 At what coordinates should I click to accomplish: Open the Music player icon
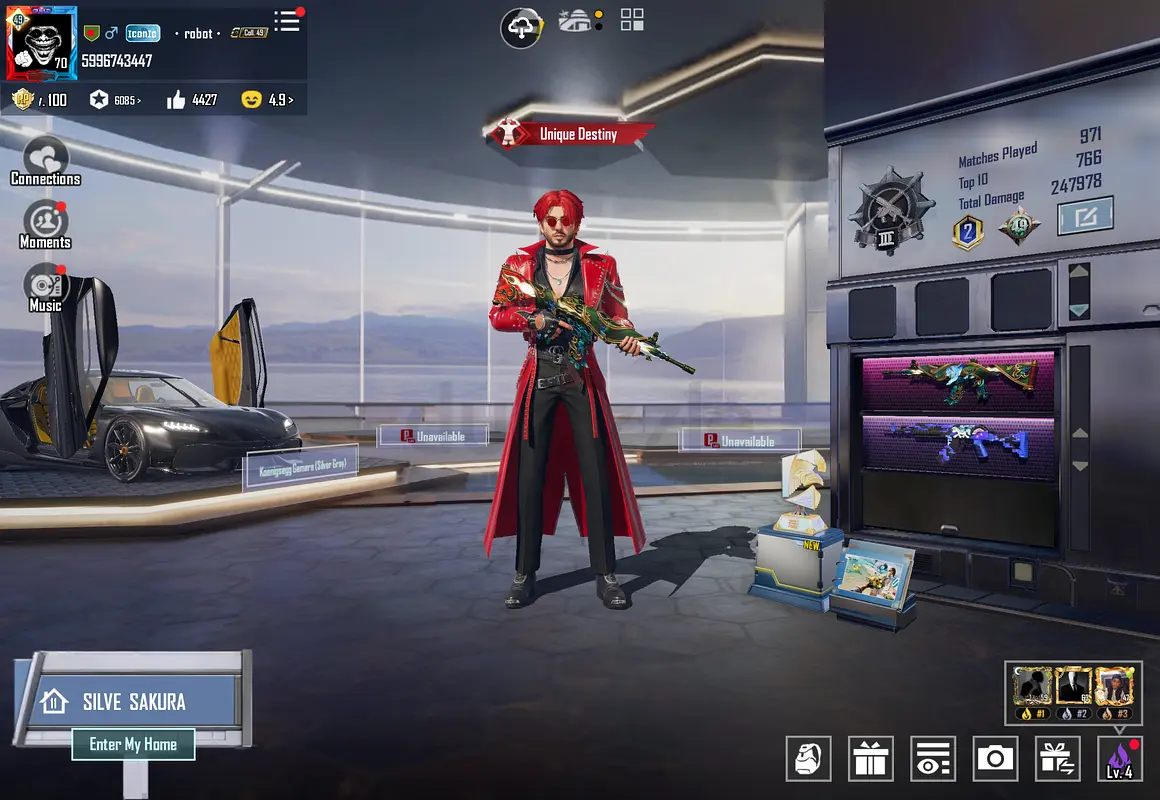click(45, 286)
